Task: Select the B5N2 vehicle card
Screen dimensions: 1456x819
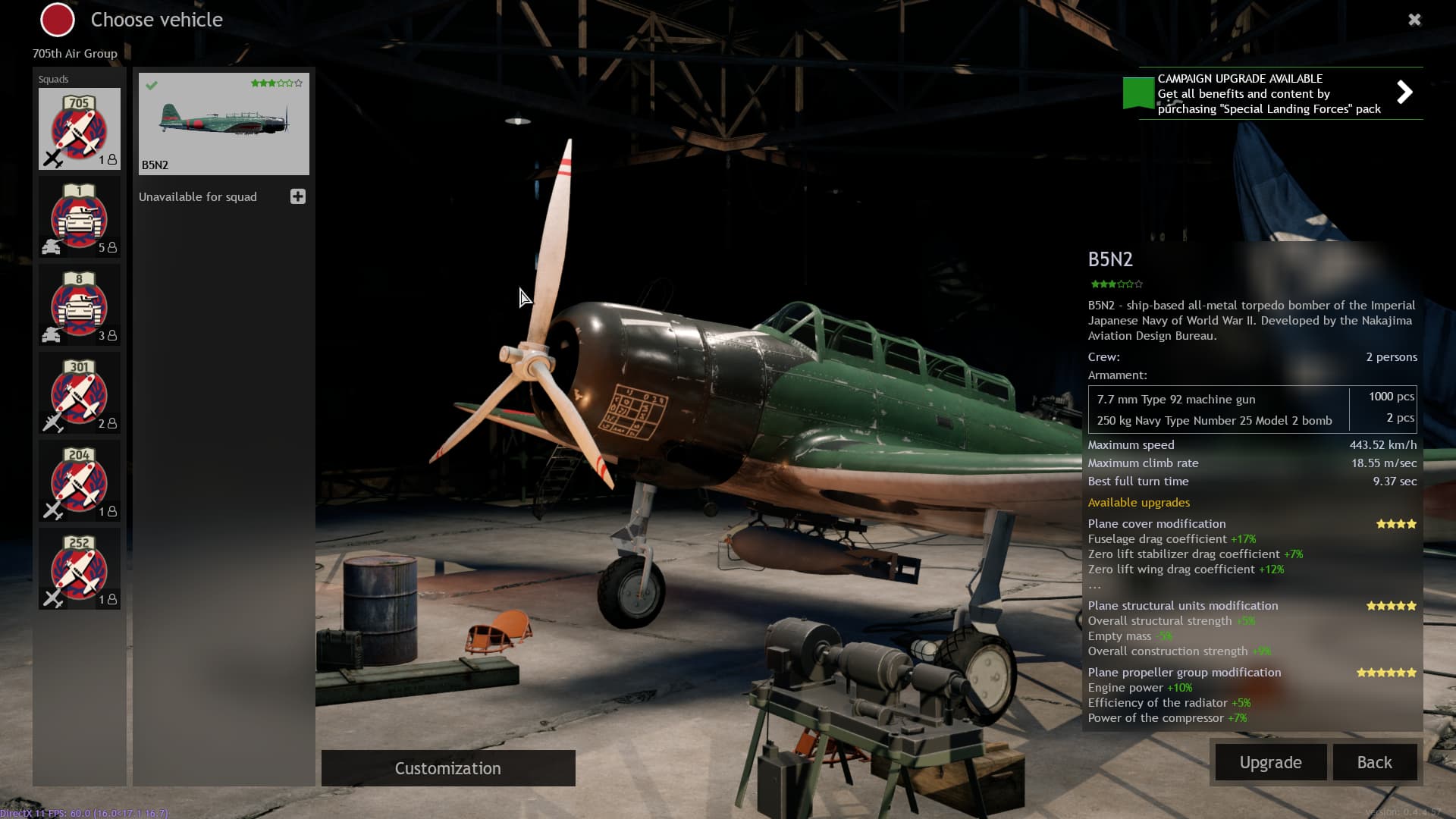Action: (224, 124)
